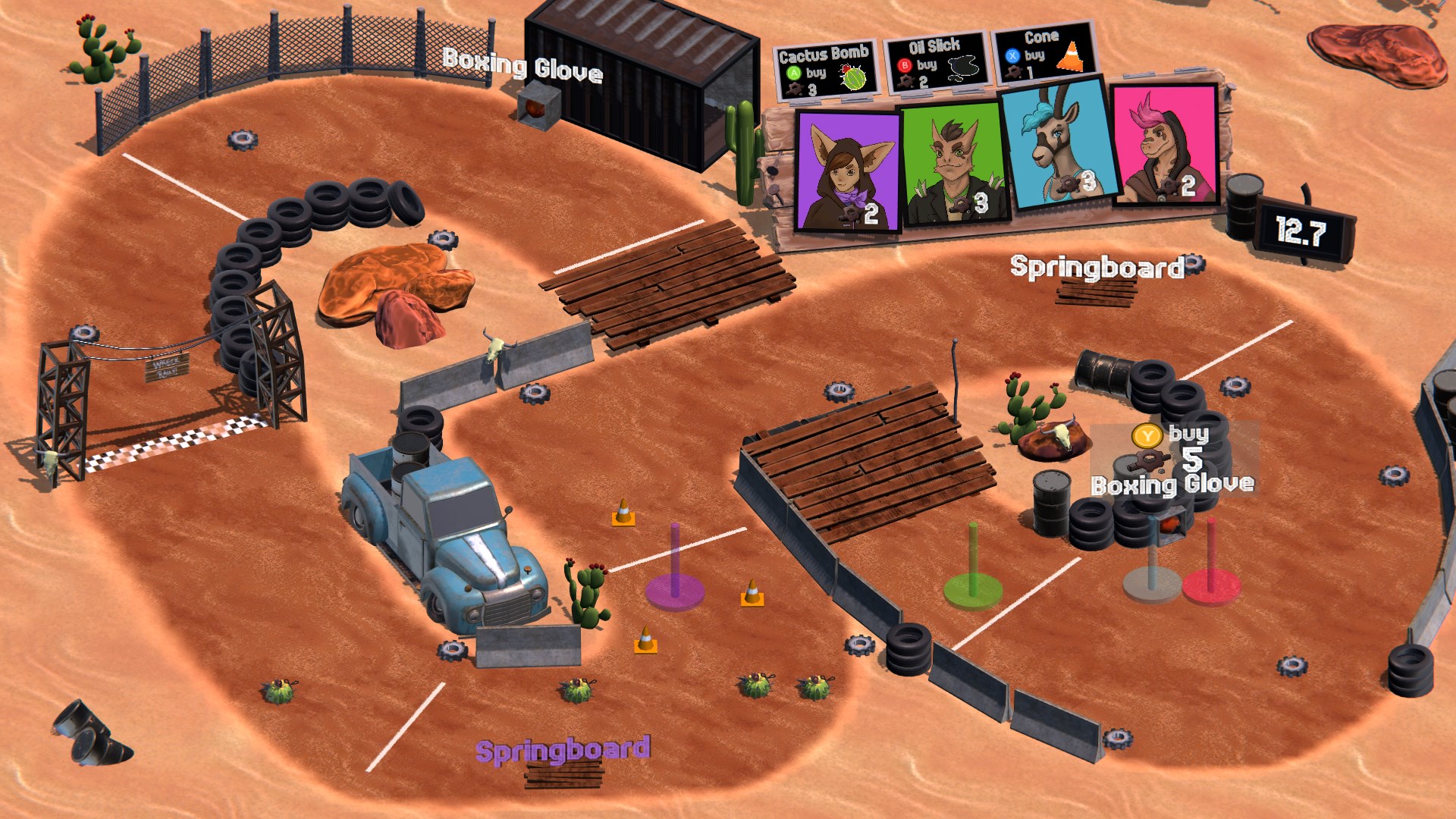Select the purple fox character portrait

847,171
